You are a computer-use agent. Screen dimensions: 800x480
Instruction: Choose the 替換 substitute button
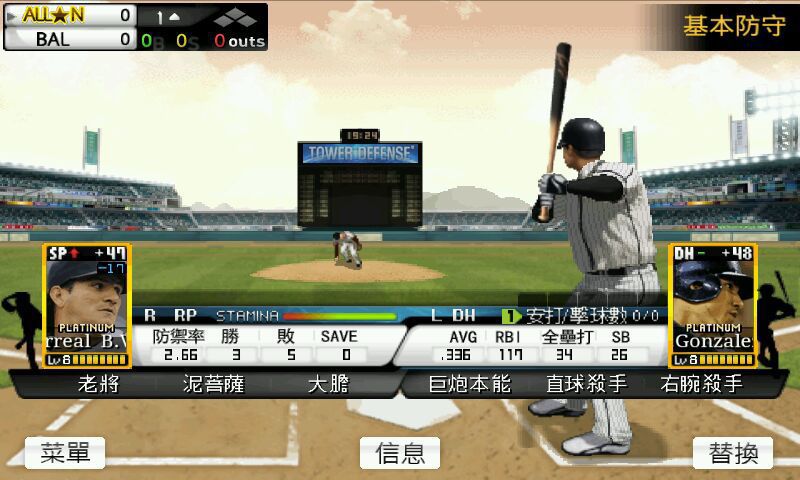[733, 453]
